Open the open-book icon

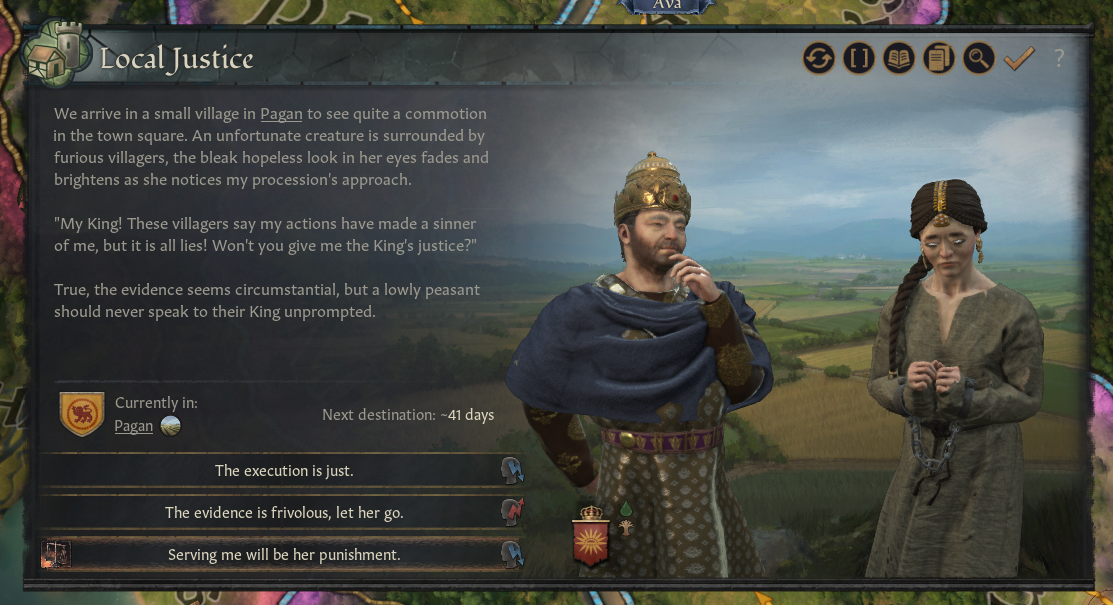point(899,59)
